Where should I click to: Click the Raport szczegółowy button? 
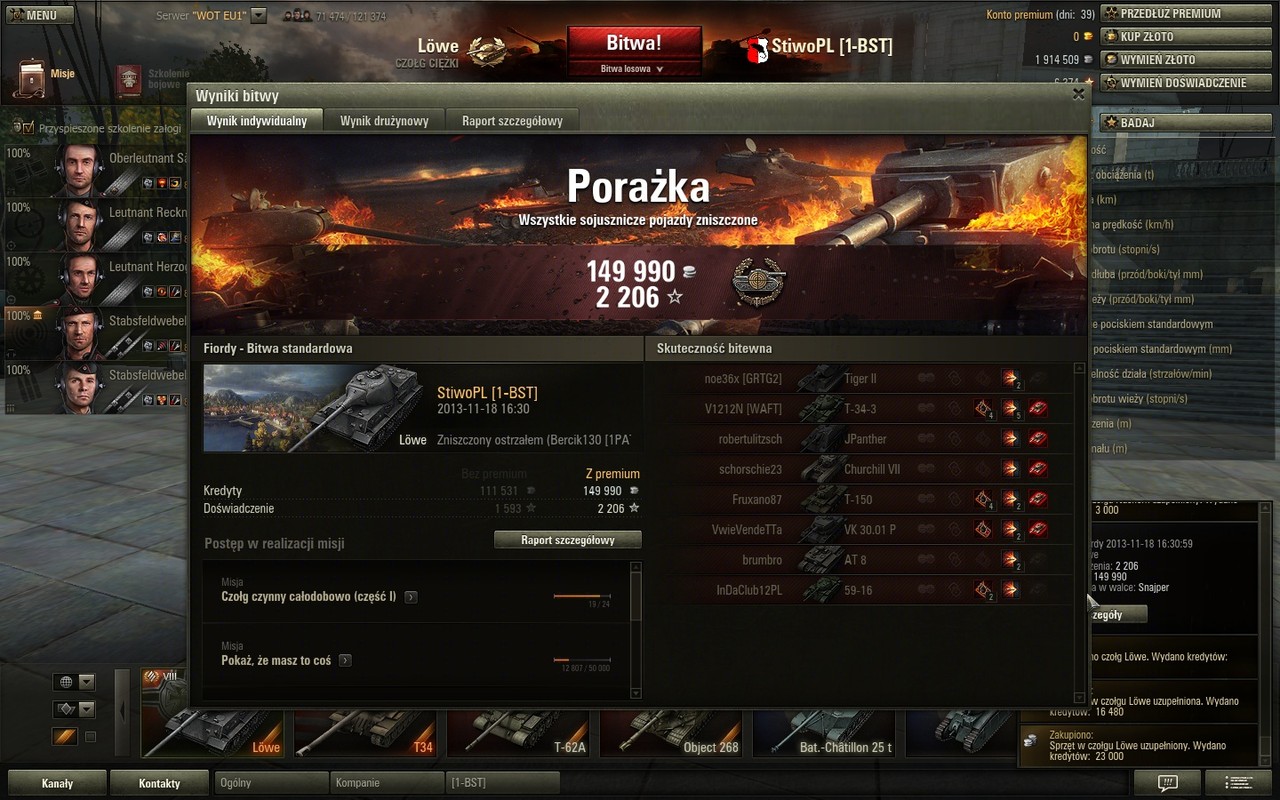pyautogui.click(x=567, y=540)
